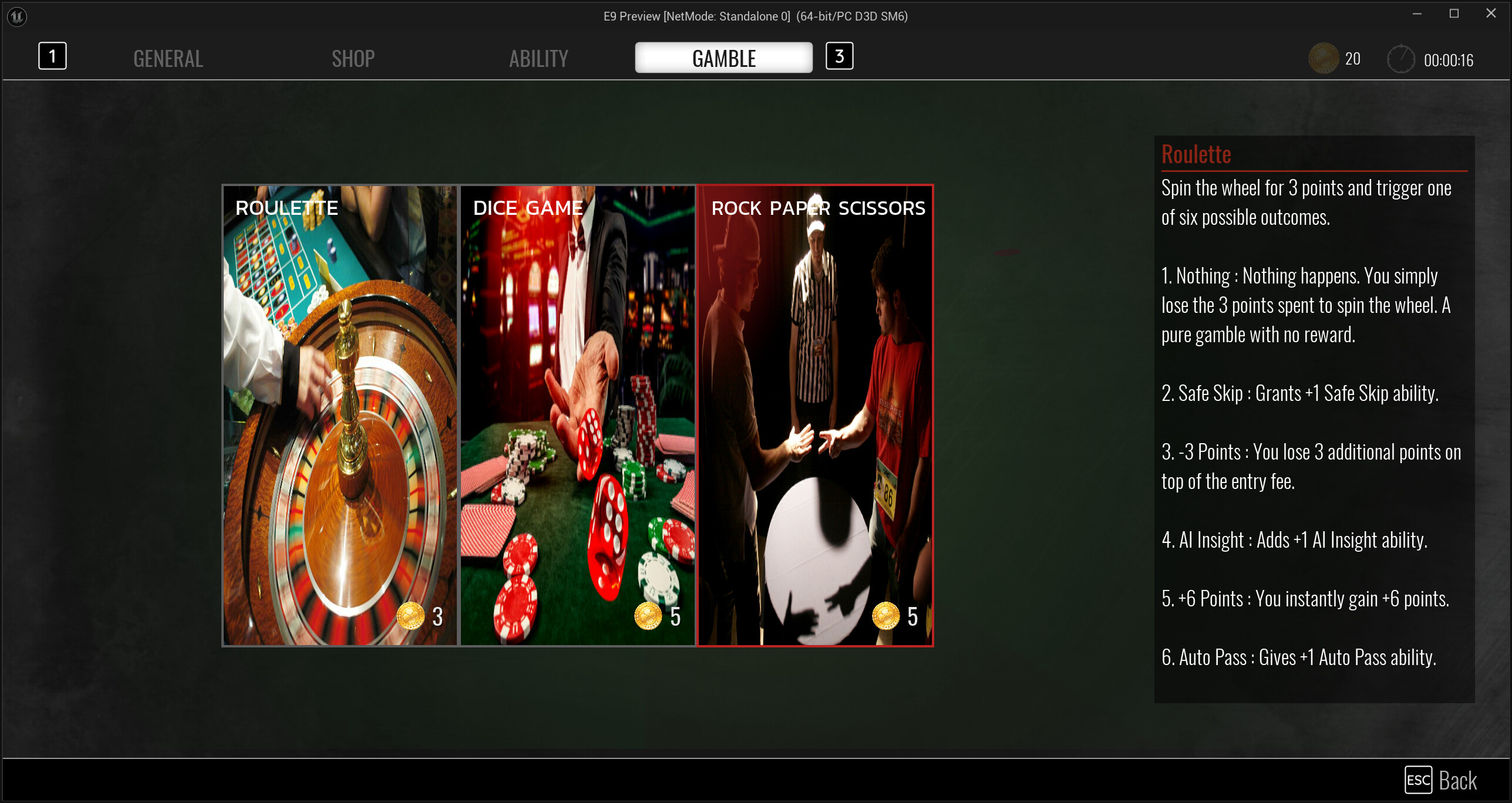Click the Unreal Engine logo icon
Screen dimensions: 1512x803
tap(16, 16)
